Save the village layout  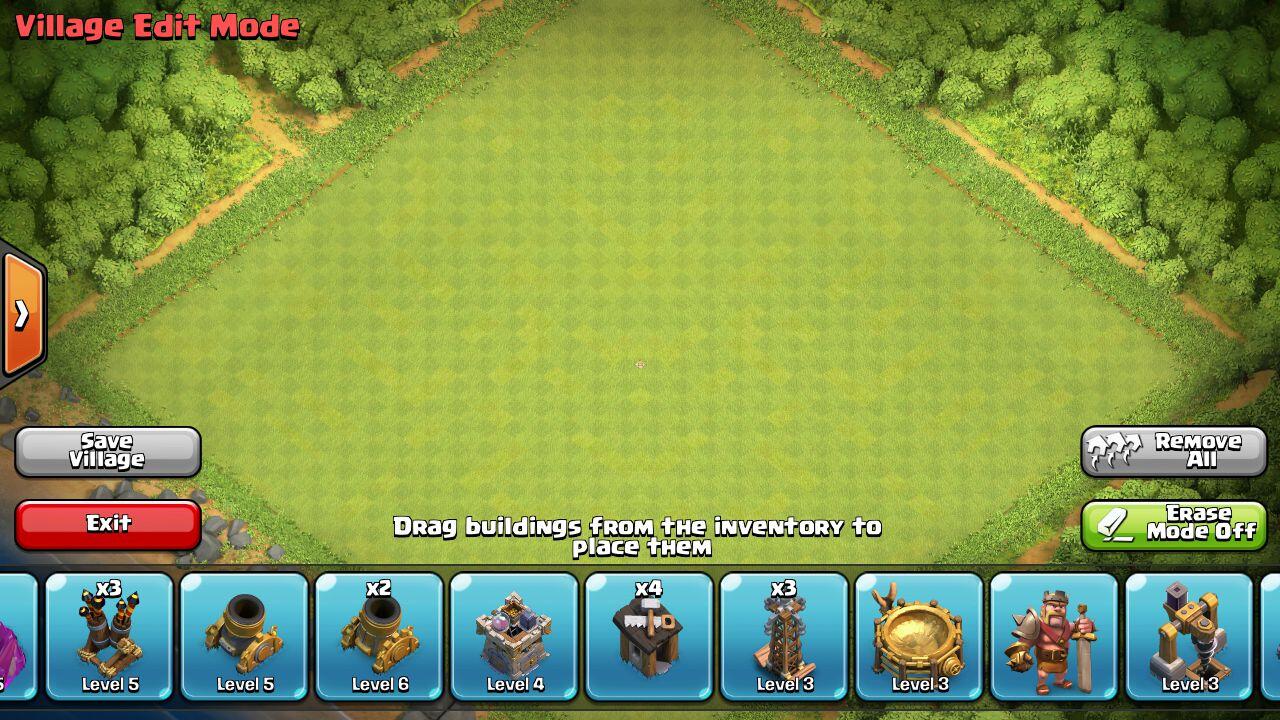coord(107,452)
